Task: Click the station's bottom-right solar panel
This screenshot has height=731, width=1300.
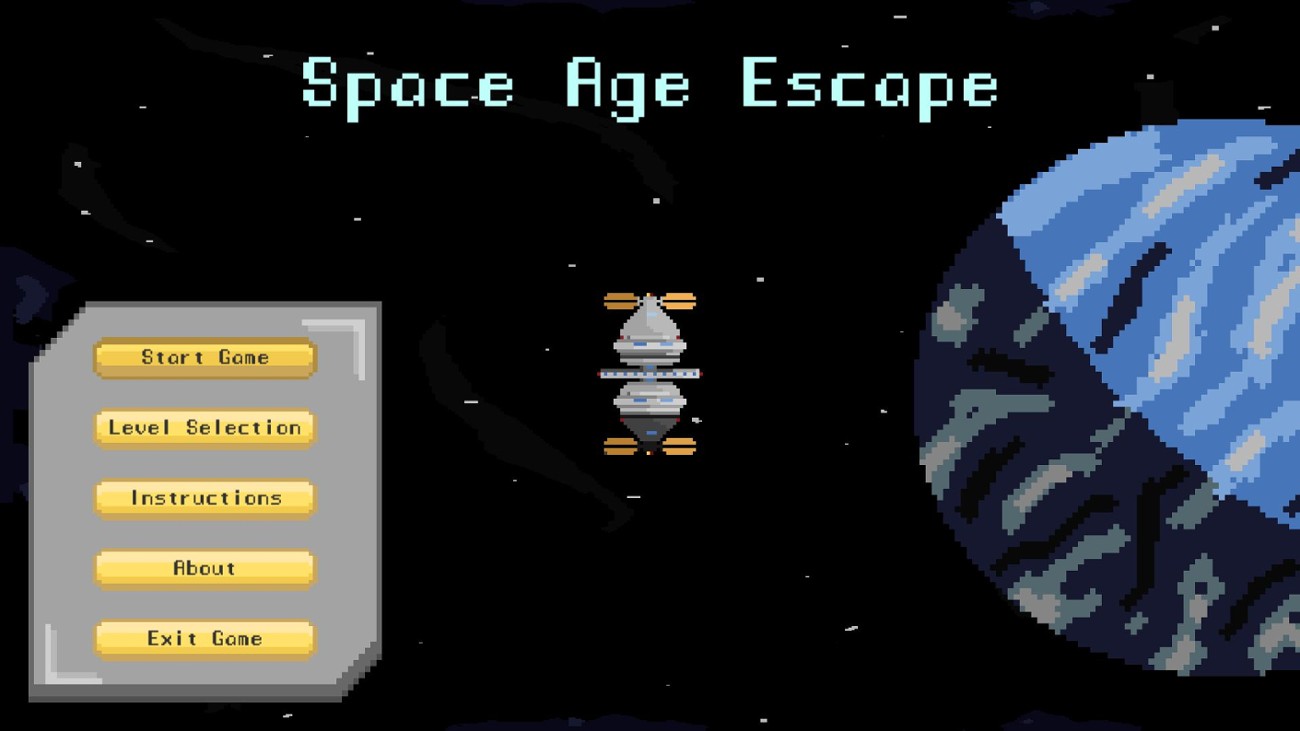Action: tap(681, 448)
